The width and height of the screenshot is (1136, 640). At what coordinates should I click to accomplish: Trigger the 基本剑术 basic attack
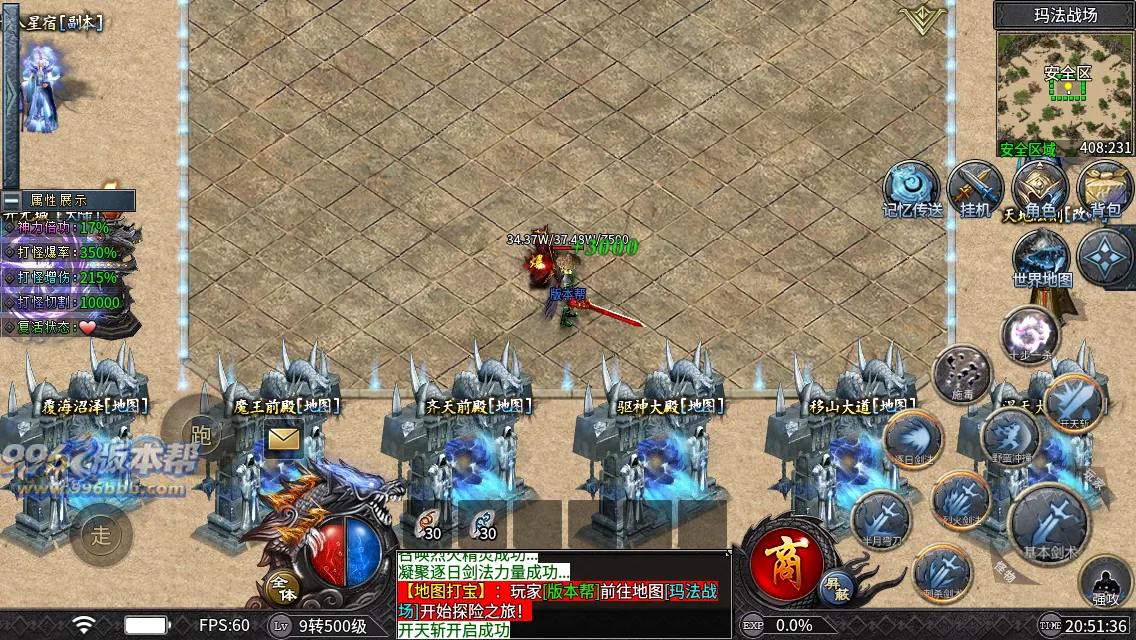1048,523
